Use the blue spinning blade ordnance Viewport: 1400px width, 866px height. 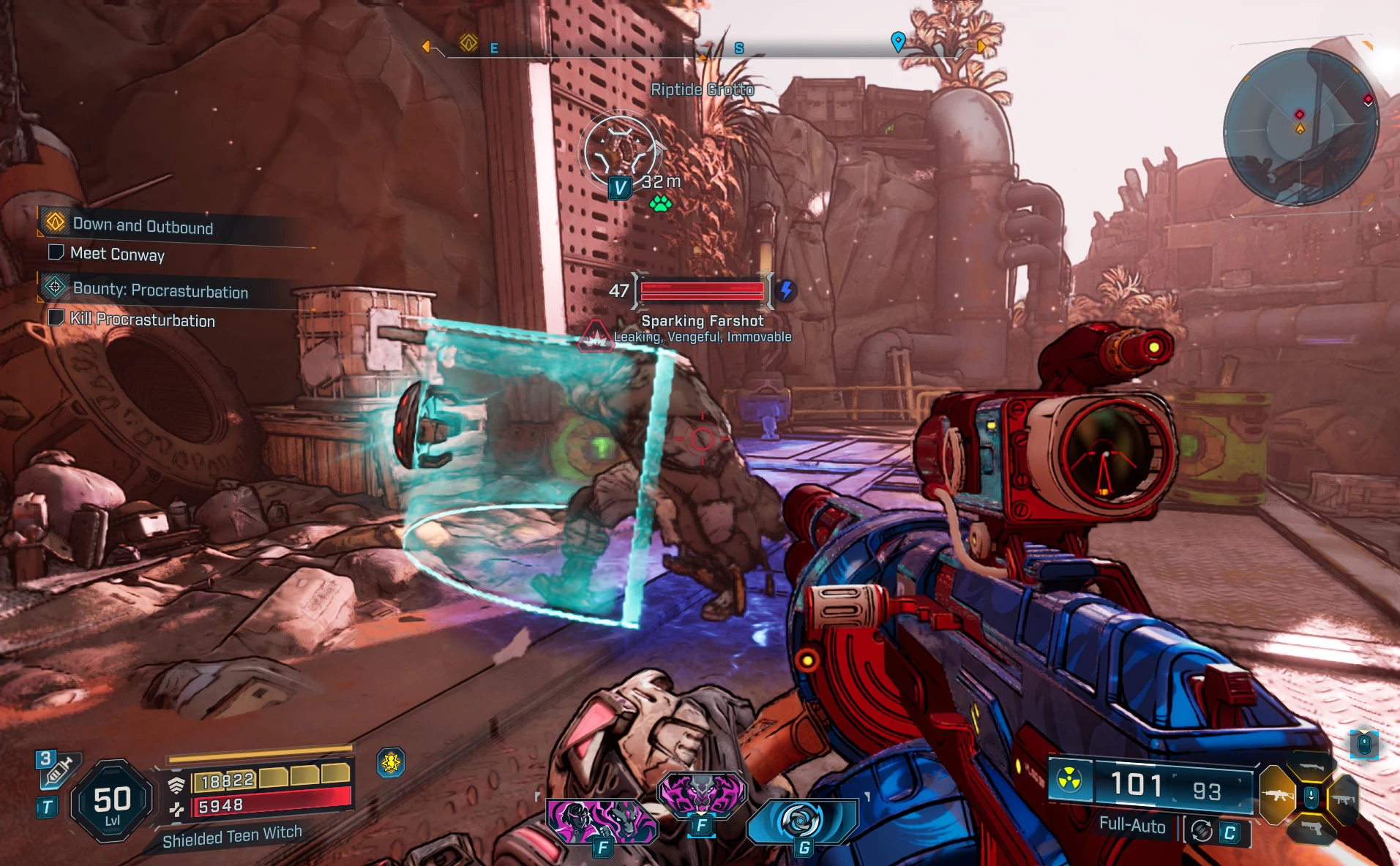pos(801,820)
